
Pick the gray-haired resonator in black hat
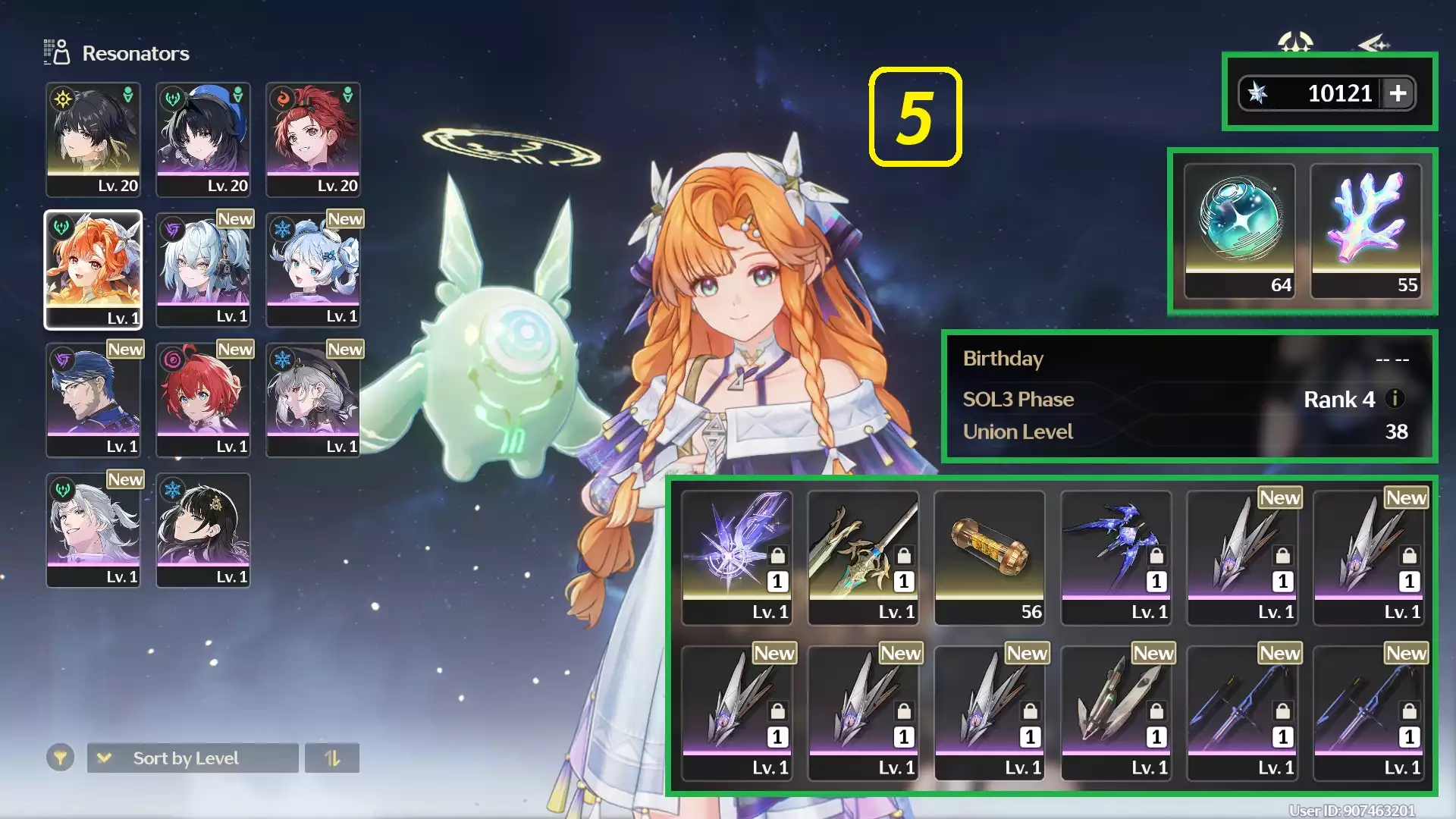point(313,400)
